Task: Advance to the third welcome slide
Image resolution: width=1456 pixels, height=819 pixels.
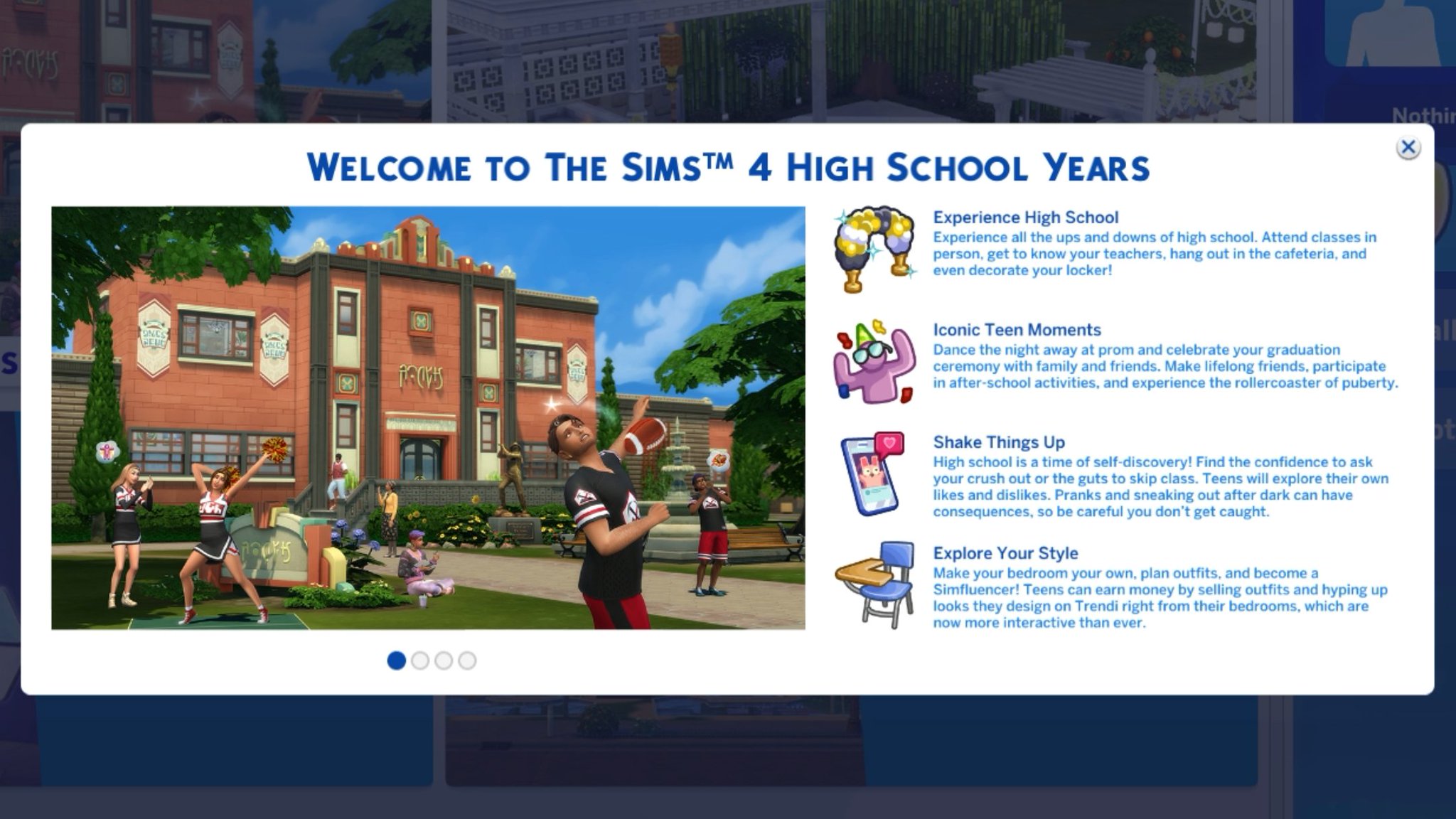Action: pyautogui.click(x=443, y=660)
